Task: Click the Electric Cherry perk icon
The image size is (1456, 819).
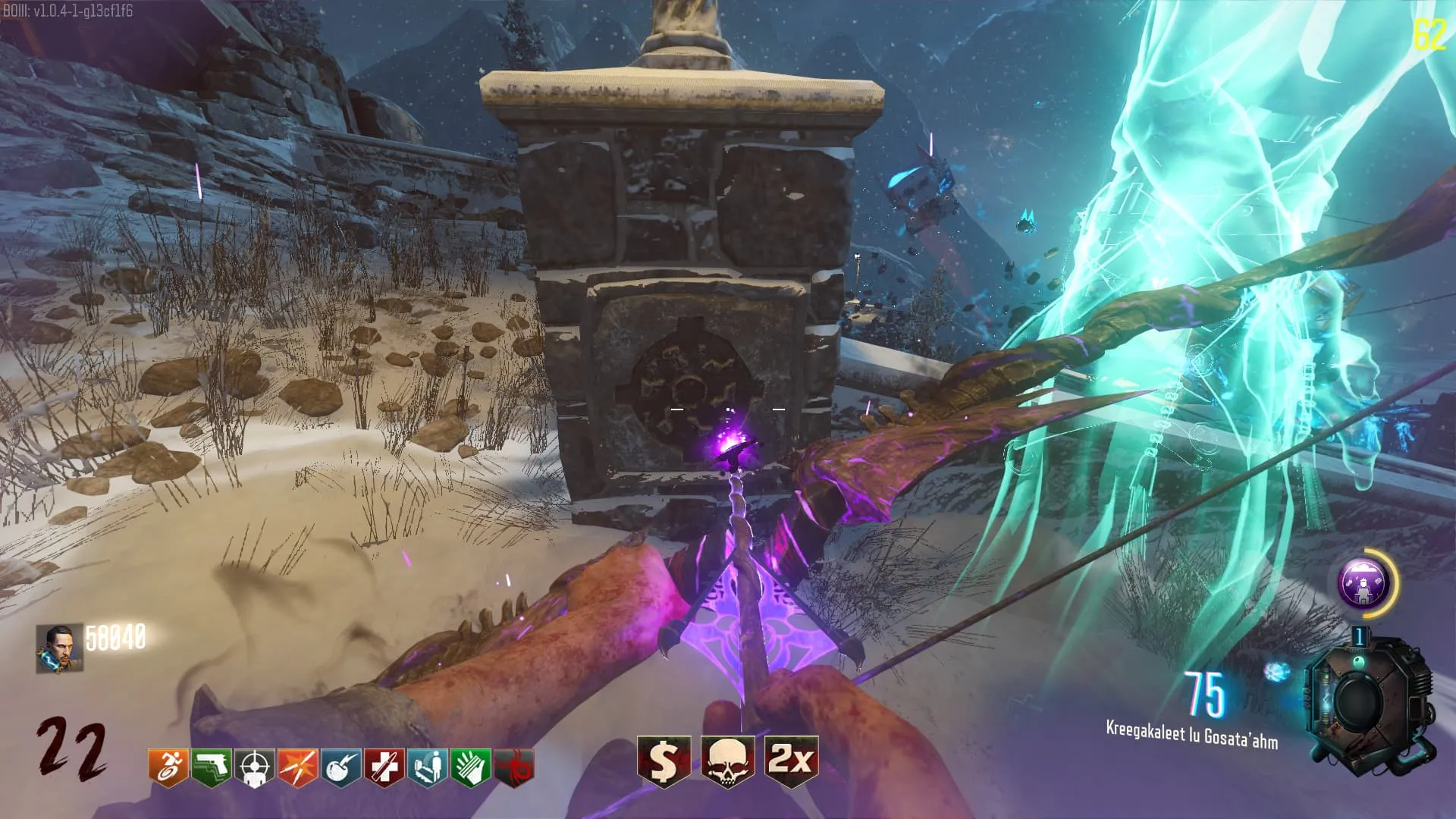Action: (340, 767)
